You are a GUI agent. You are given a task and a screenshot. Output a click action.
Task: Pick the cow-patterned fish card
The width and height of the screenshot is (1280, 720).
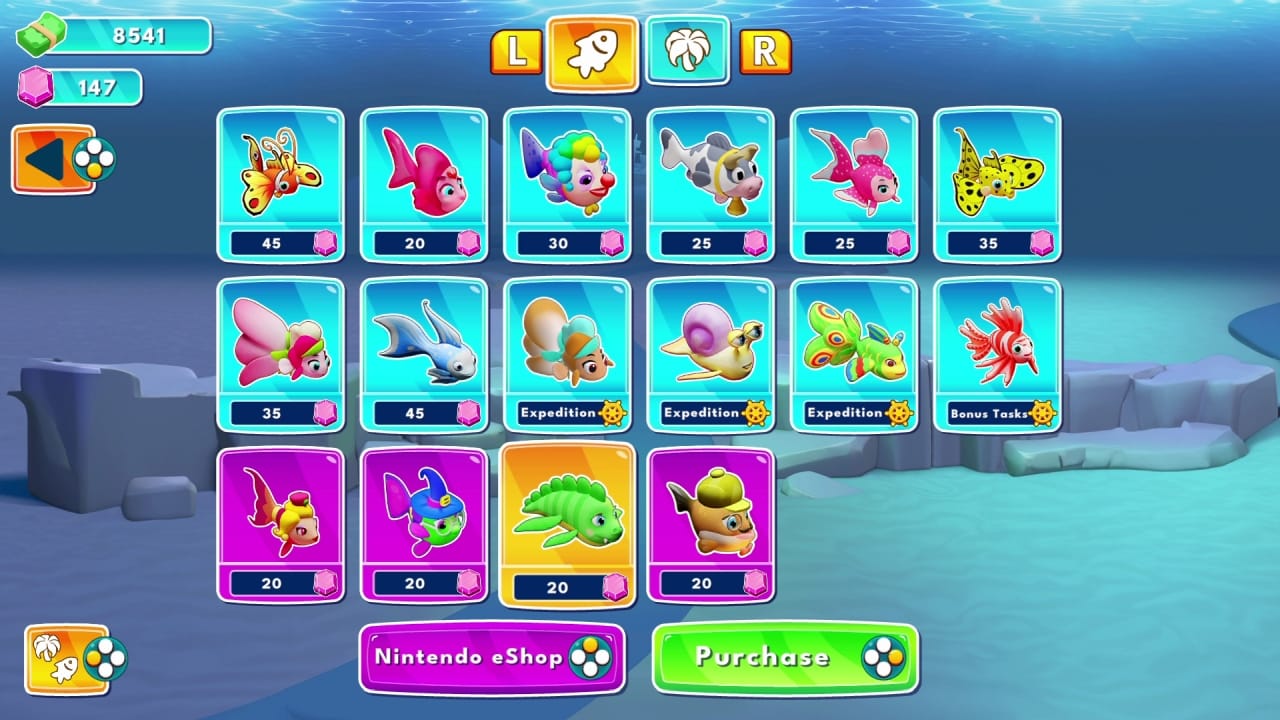(x=710, y=178)
